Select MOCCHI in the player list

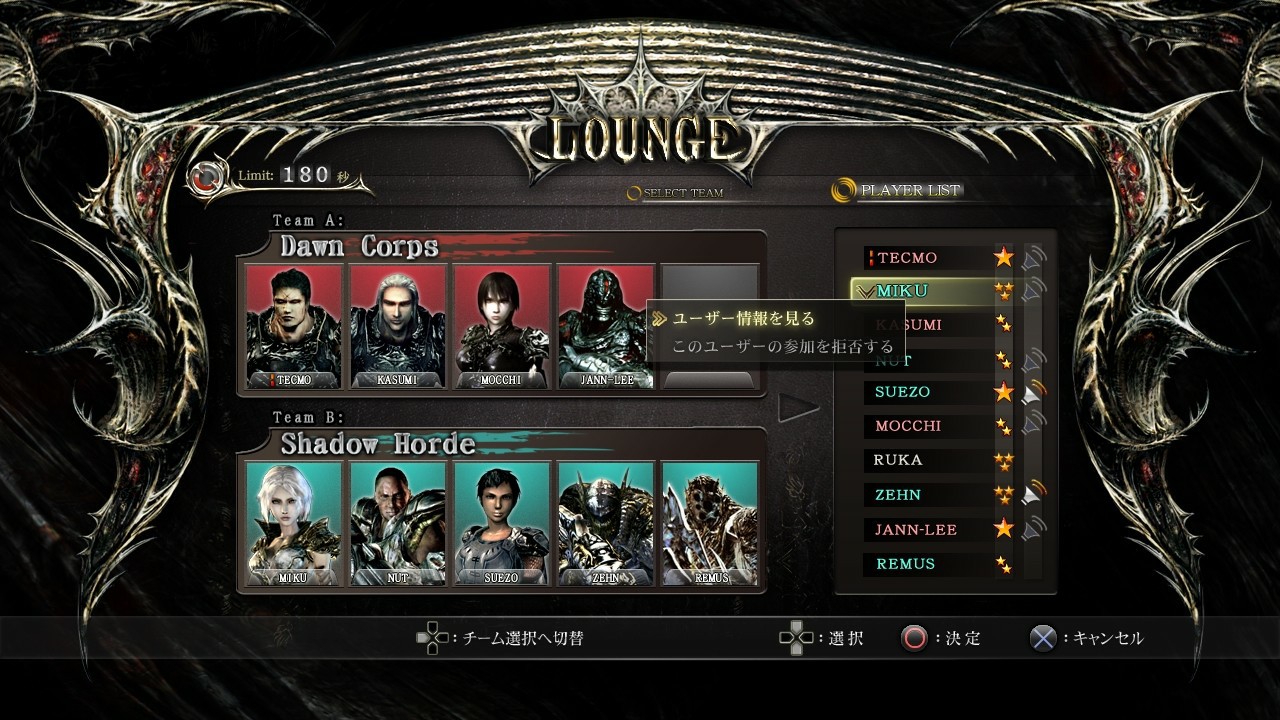[907, 426]
